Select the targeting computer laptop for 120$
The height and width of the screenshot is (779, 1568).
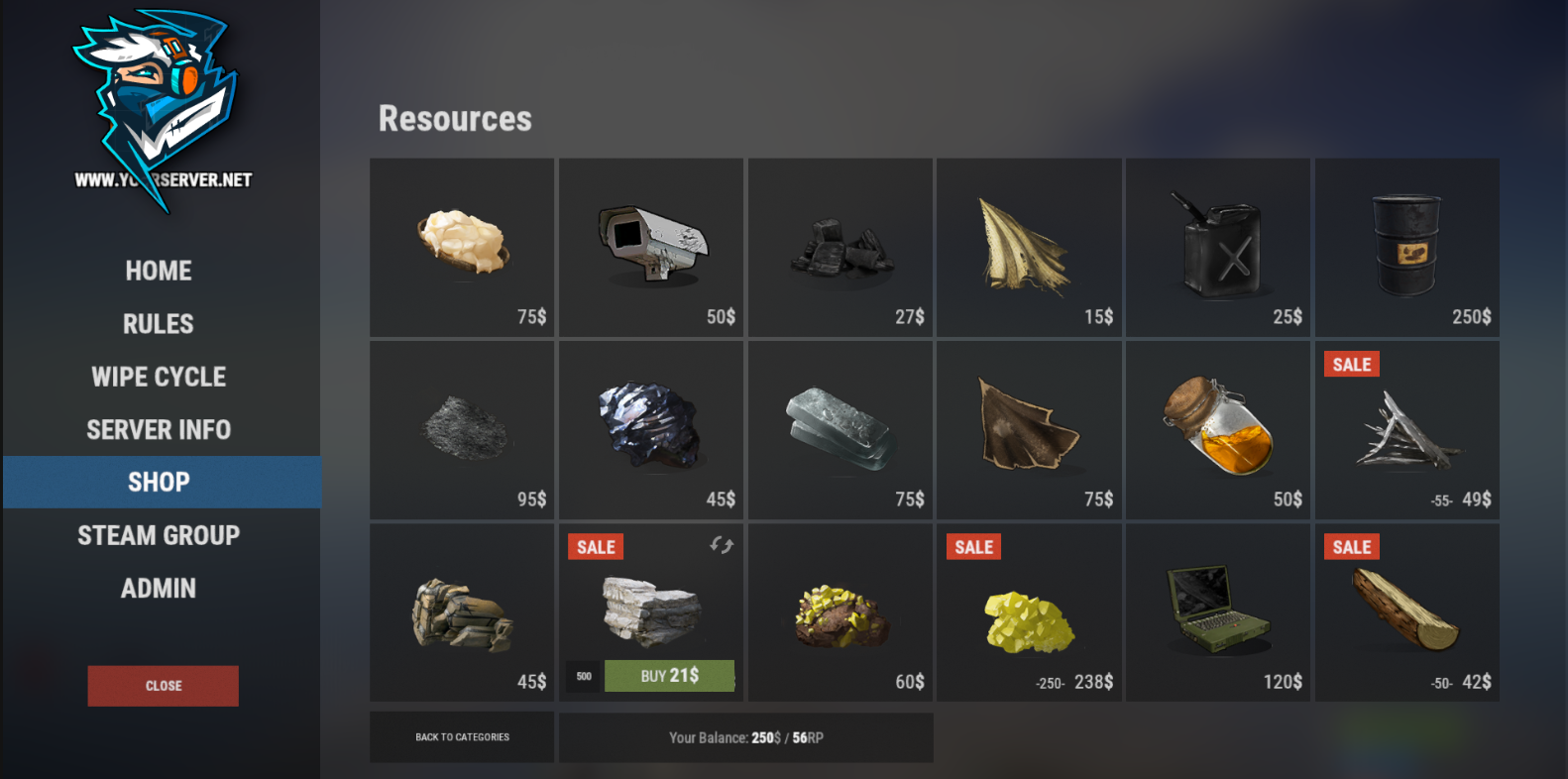point(1218,612)
